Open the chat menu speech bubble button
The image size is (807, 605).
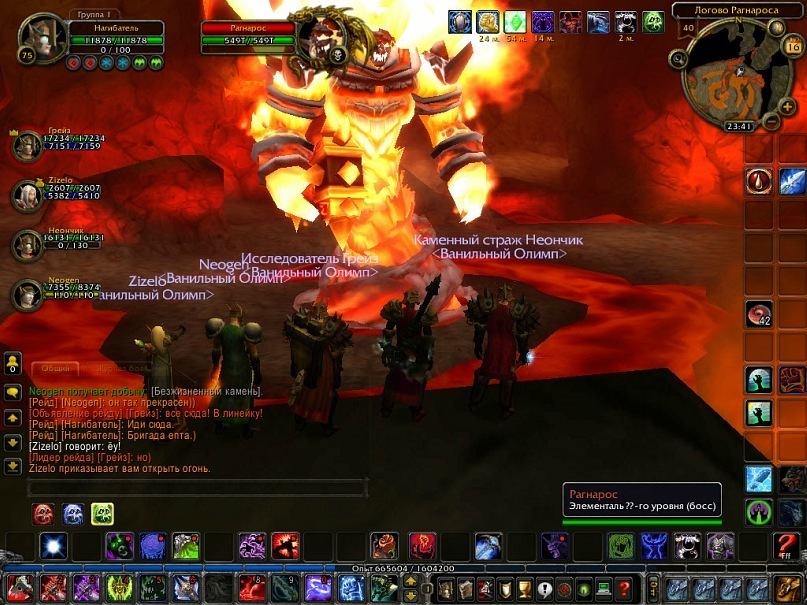12,391
